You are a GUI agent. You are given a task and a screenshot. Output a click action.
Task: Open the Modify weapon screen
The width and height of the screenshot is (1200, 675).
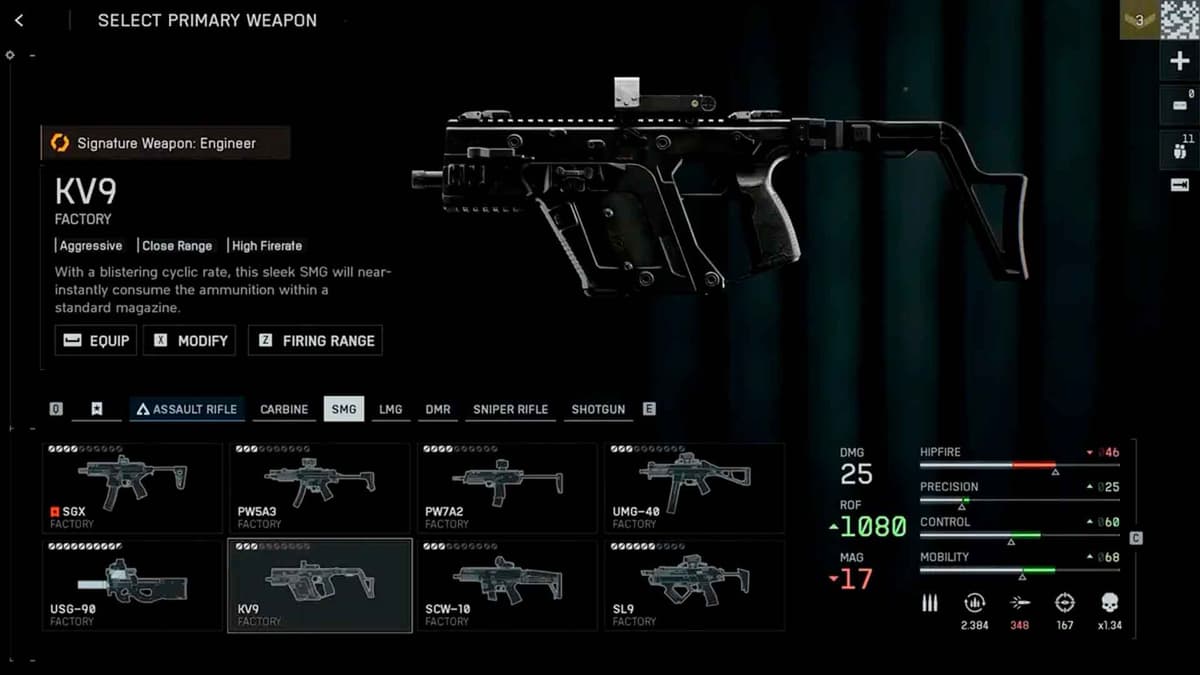click(x=190, y=340)
